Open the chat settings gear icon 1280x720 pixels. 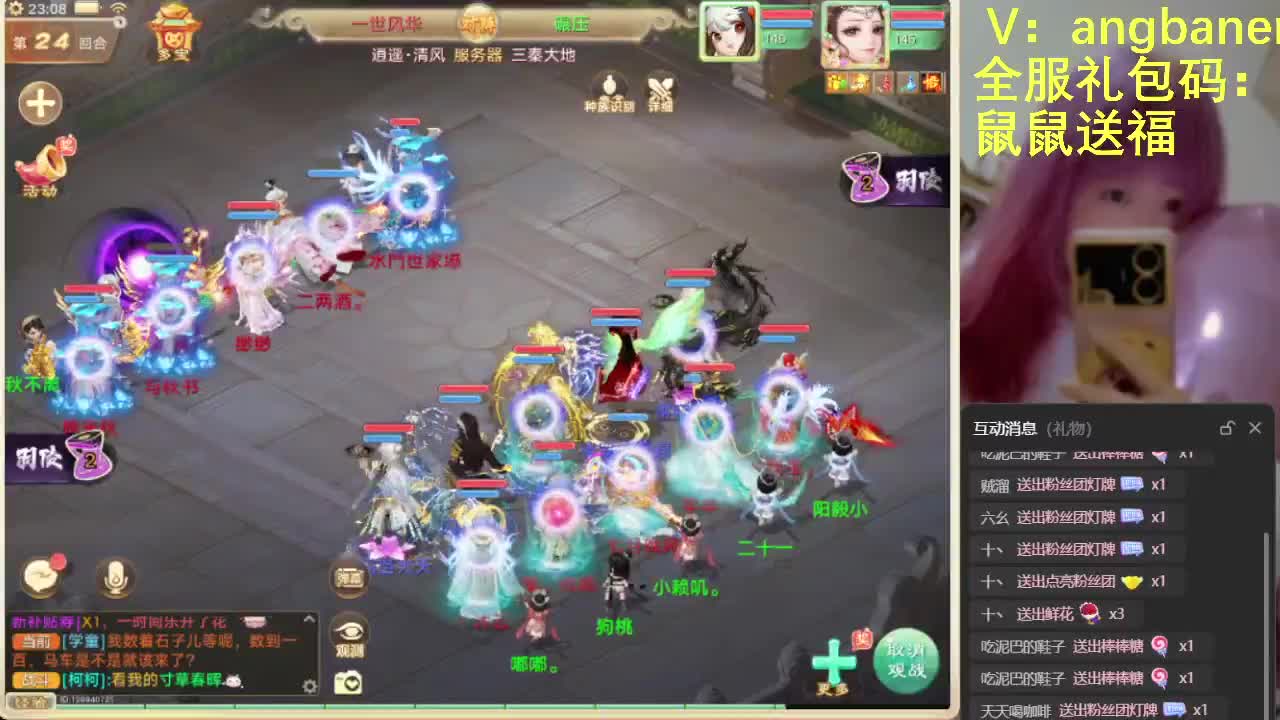coord(311,685)
